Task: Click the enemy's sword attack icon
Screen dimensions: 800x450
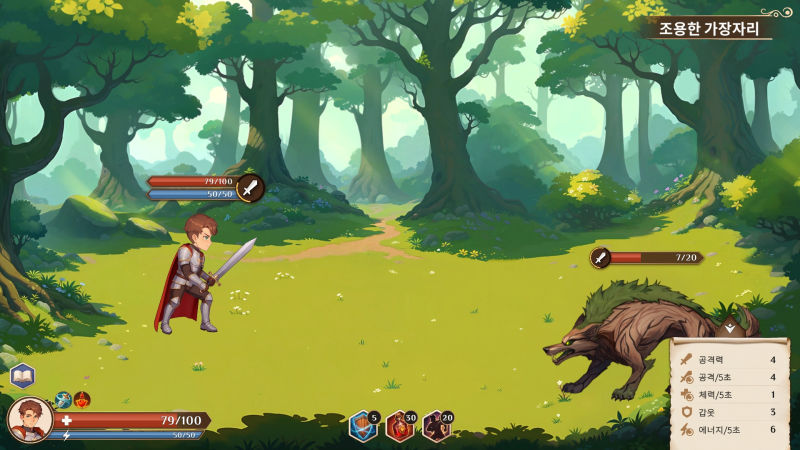Action: click(600, 257)
